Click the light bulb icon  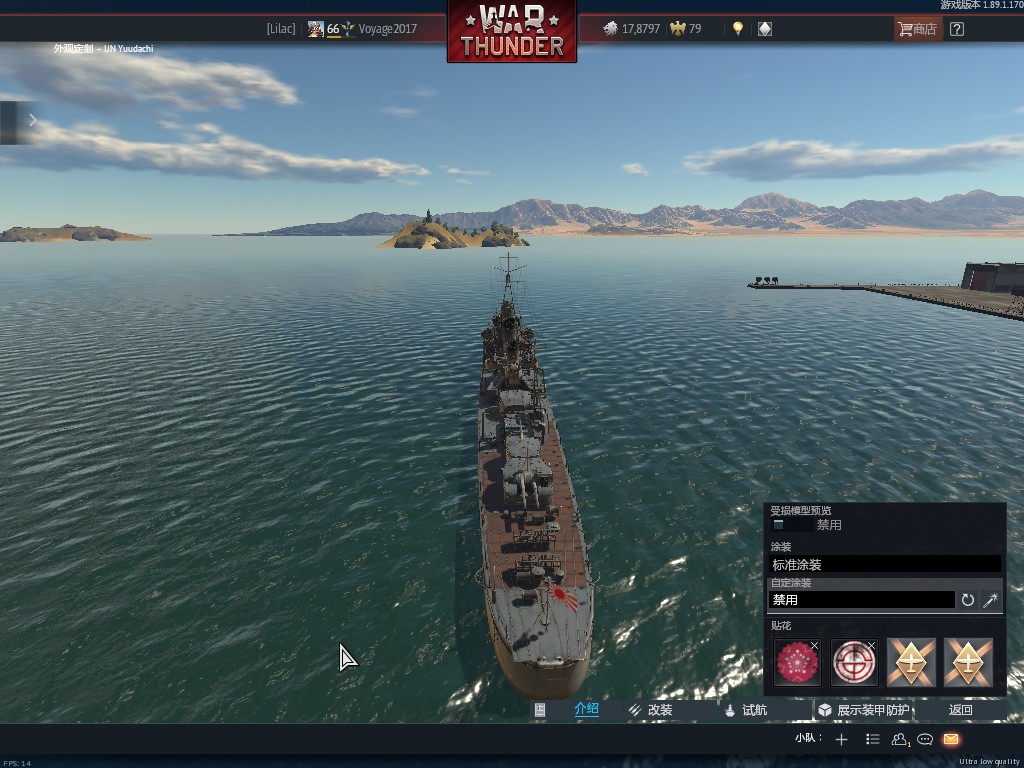coord(738,29)
